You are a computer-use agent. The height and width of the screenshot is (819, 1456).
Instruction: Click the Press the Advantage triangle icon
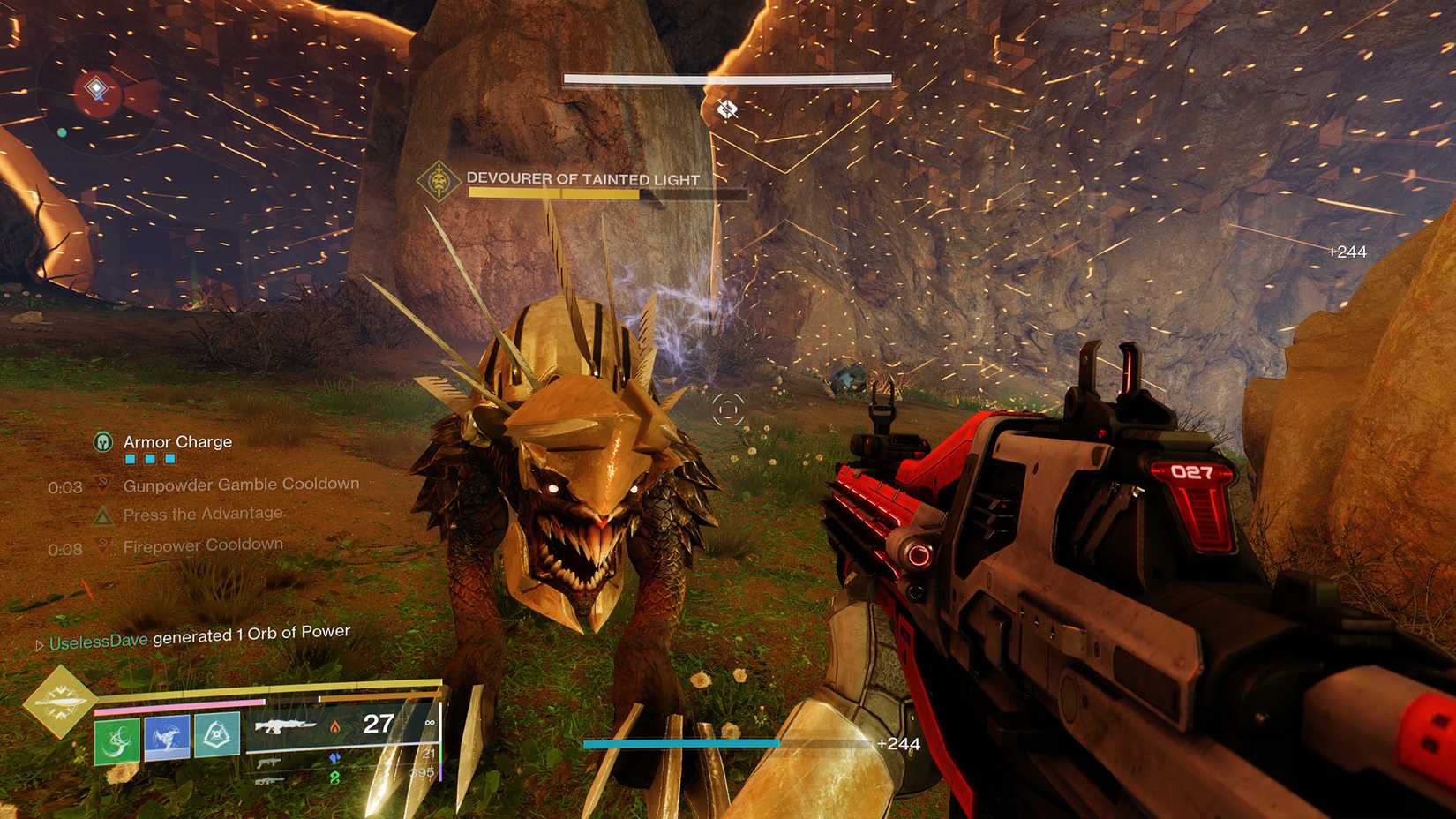pos(103,515)
